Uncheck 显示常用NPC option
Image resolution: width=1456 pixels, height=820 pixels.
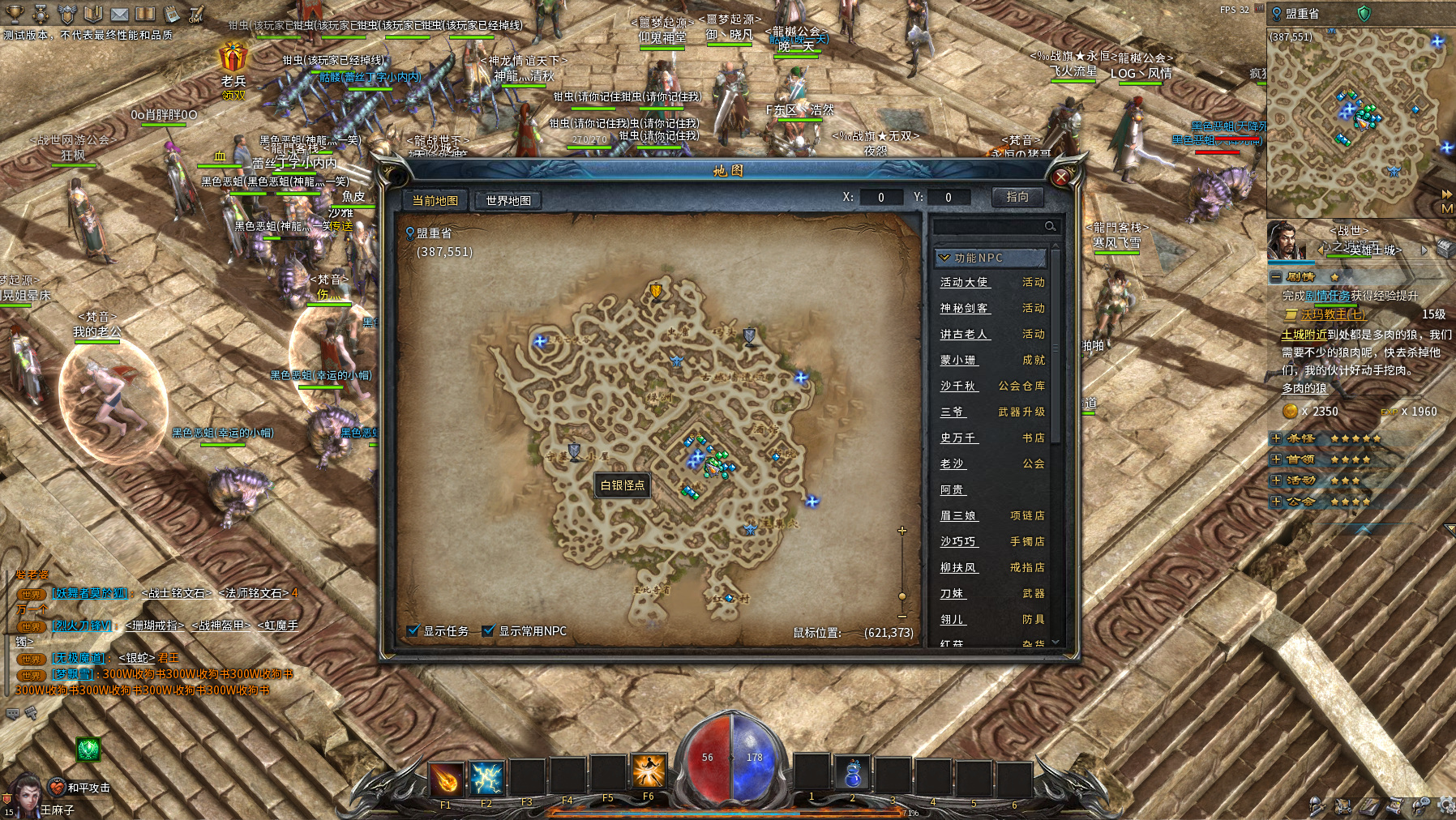click(x=488, y=630)
